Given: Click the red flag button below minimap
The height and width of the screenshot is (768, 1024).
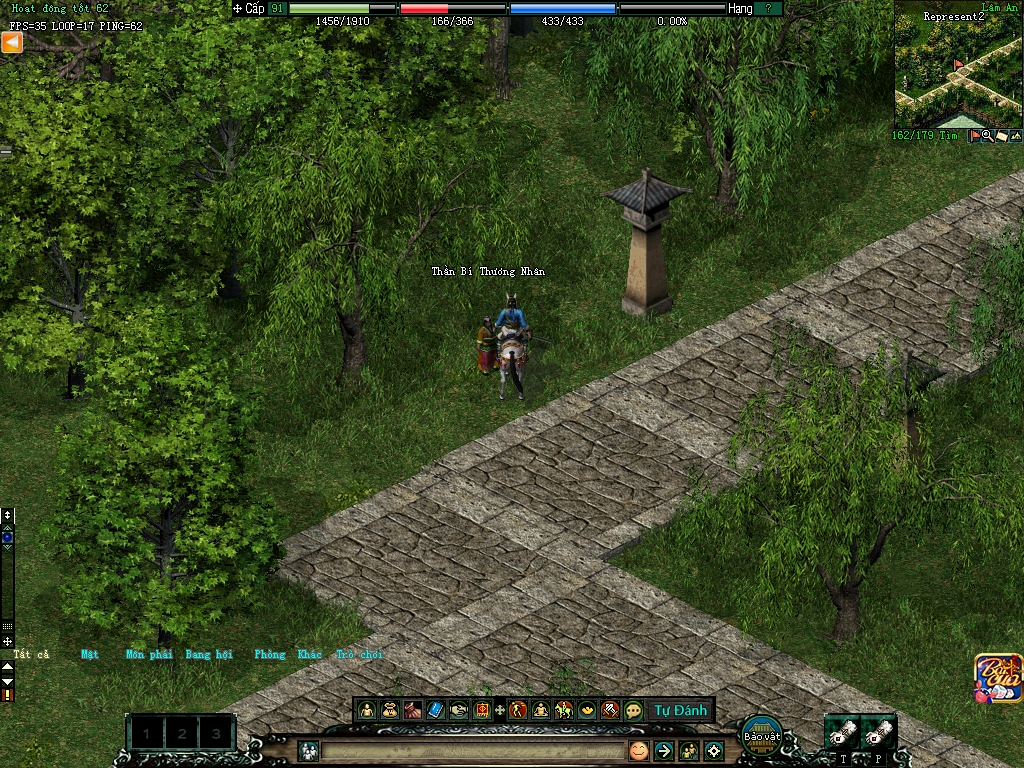Looking at the screenshot, I should [x=975, y=136].
